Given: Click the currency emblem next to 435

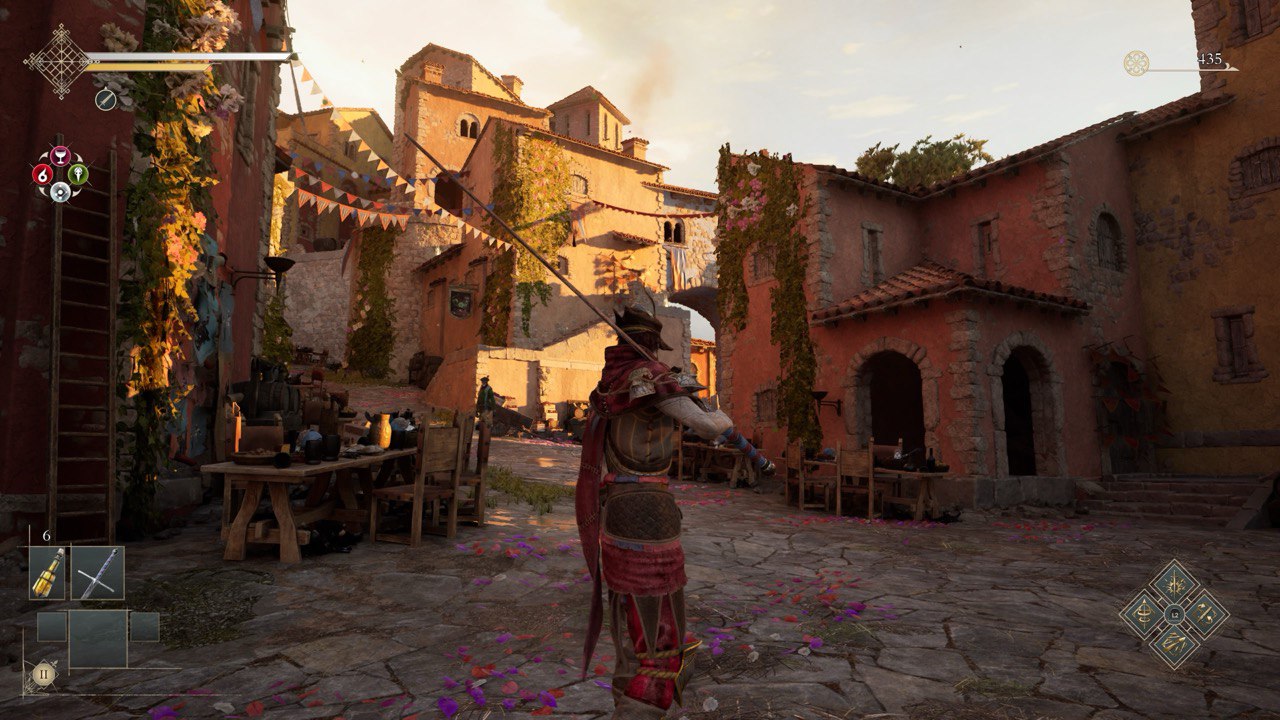Looking at the screenshot, I should pos(1136,63).
